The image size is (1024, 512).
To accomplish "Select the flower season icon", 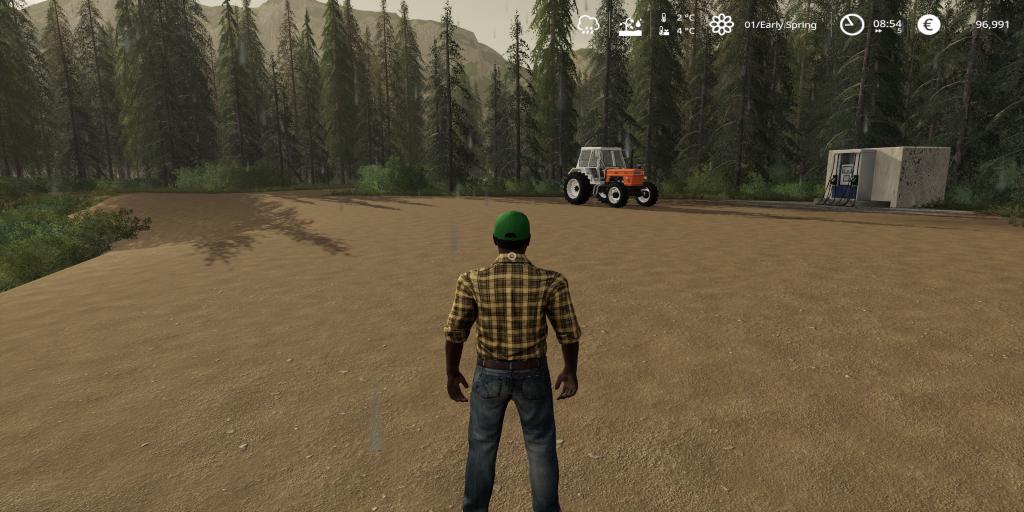I will (x=721, y=24).
